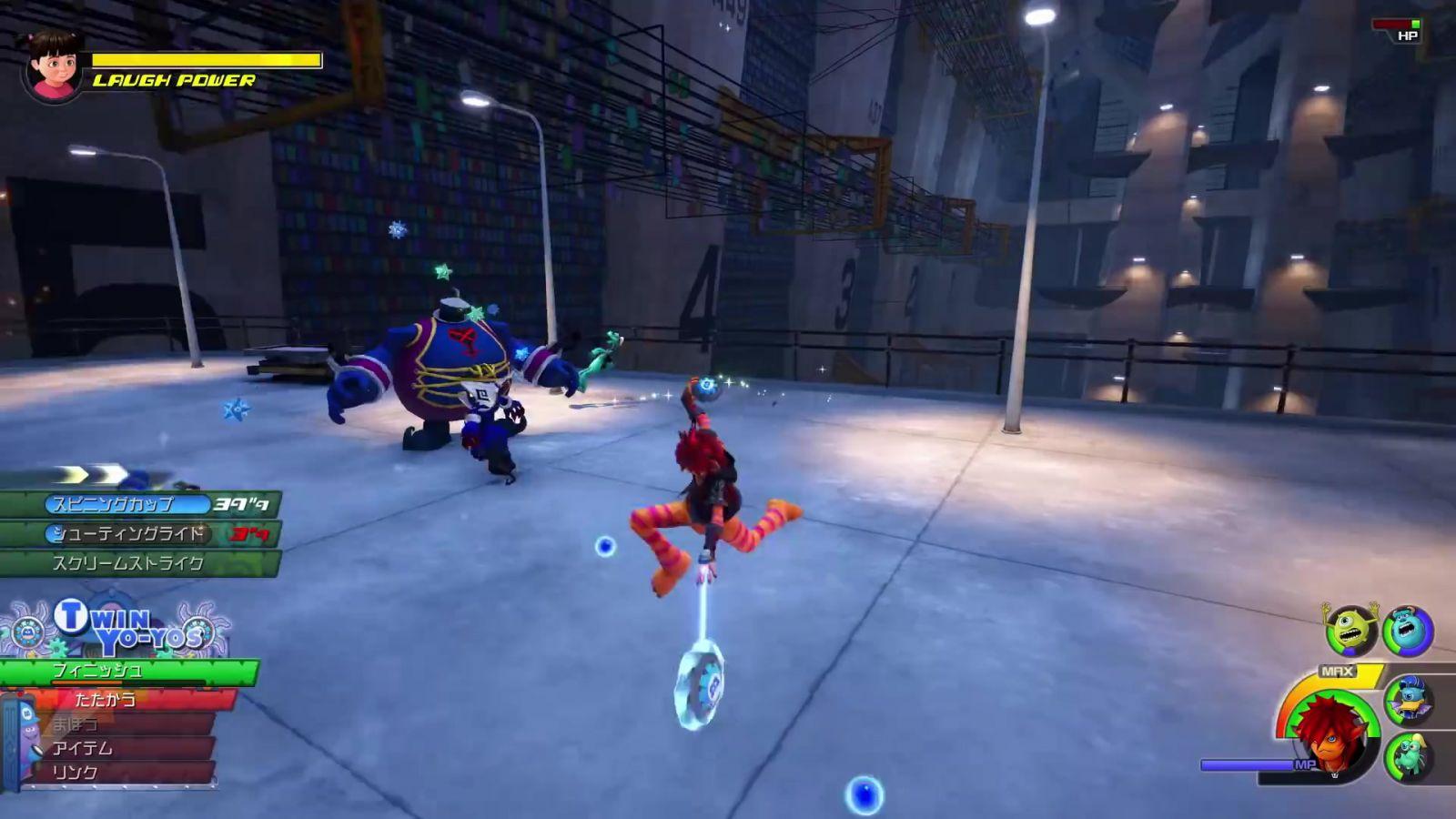1456x819 pixels.
Task: Select the フィニッシュ finish command
Action: (127, 672)
